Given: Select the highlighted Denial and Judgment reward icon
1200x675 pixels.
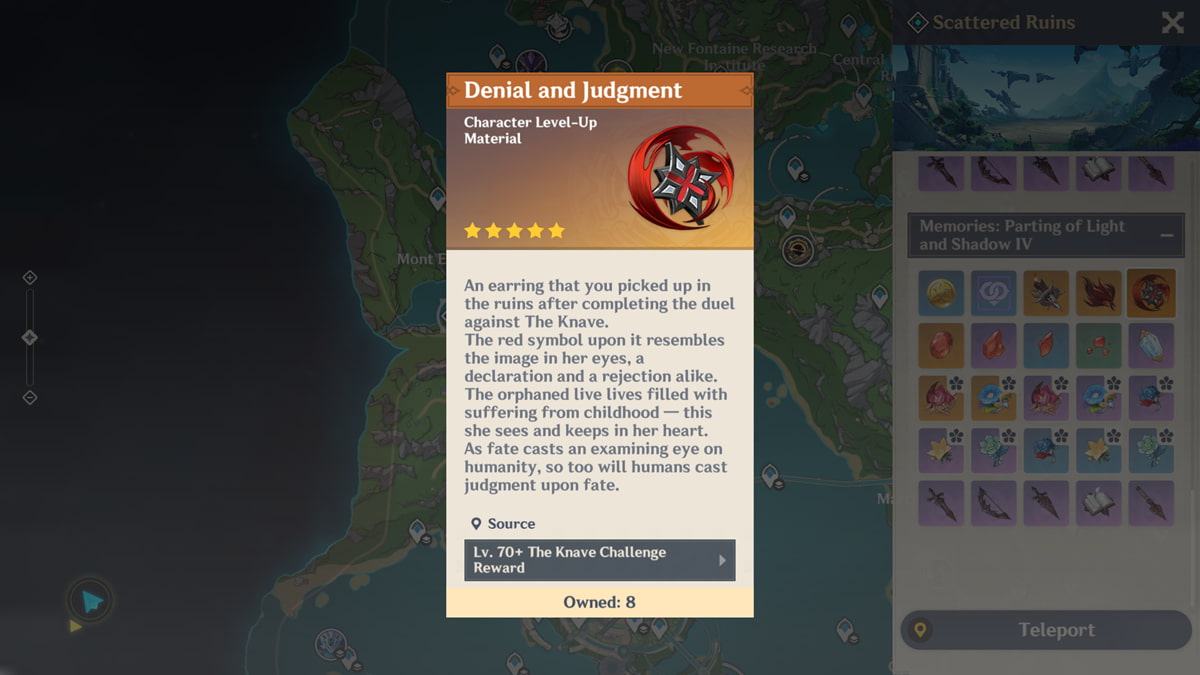Looking at the screenshot, I should [1150, 293].
